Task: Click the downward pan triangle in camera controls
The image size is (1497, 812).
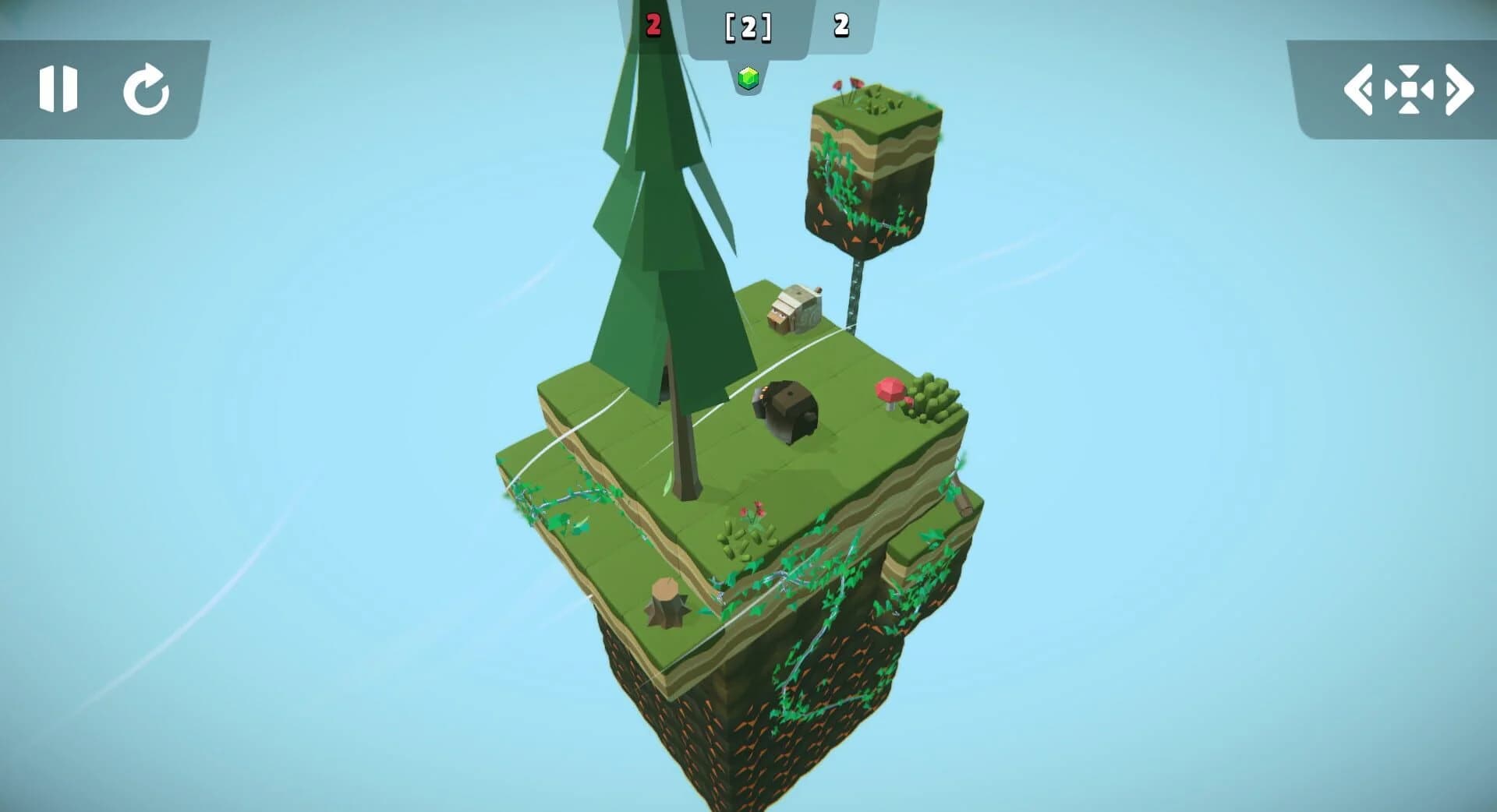Action: (x=1408, y=109)
